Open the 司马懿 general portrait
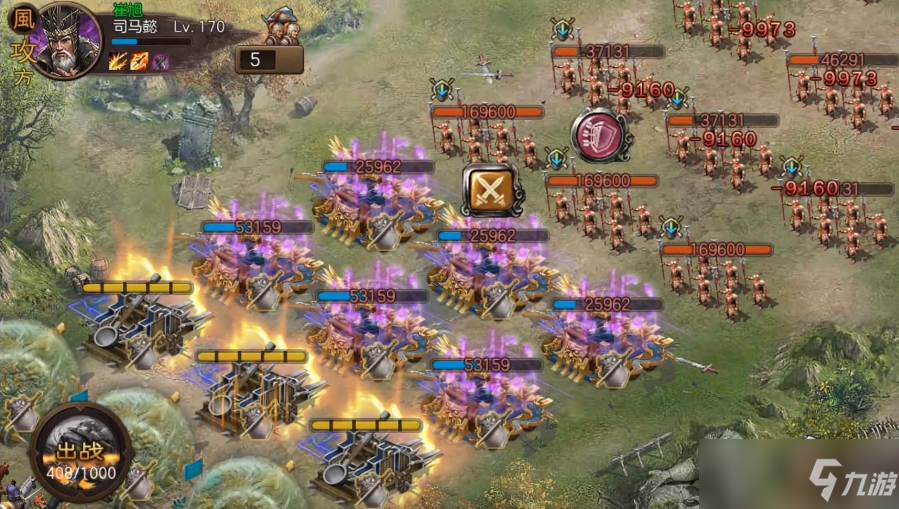 tap(68, 40)
